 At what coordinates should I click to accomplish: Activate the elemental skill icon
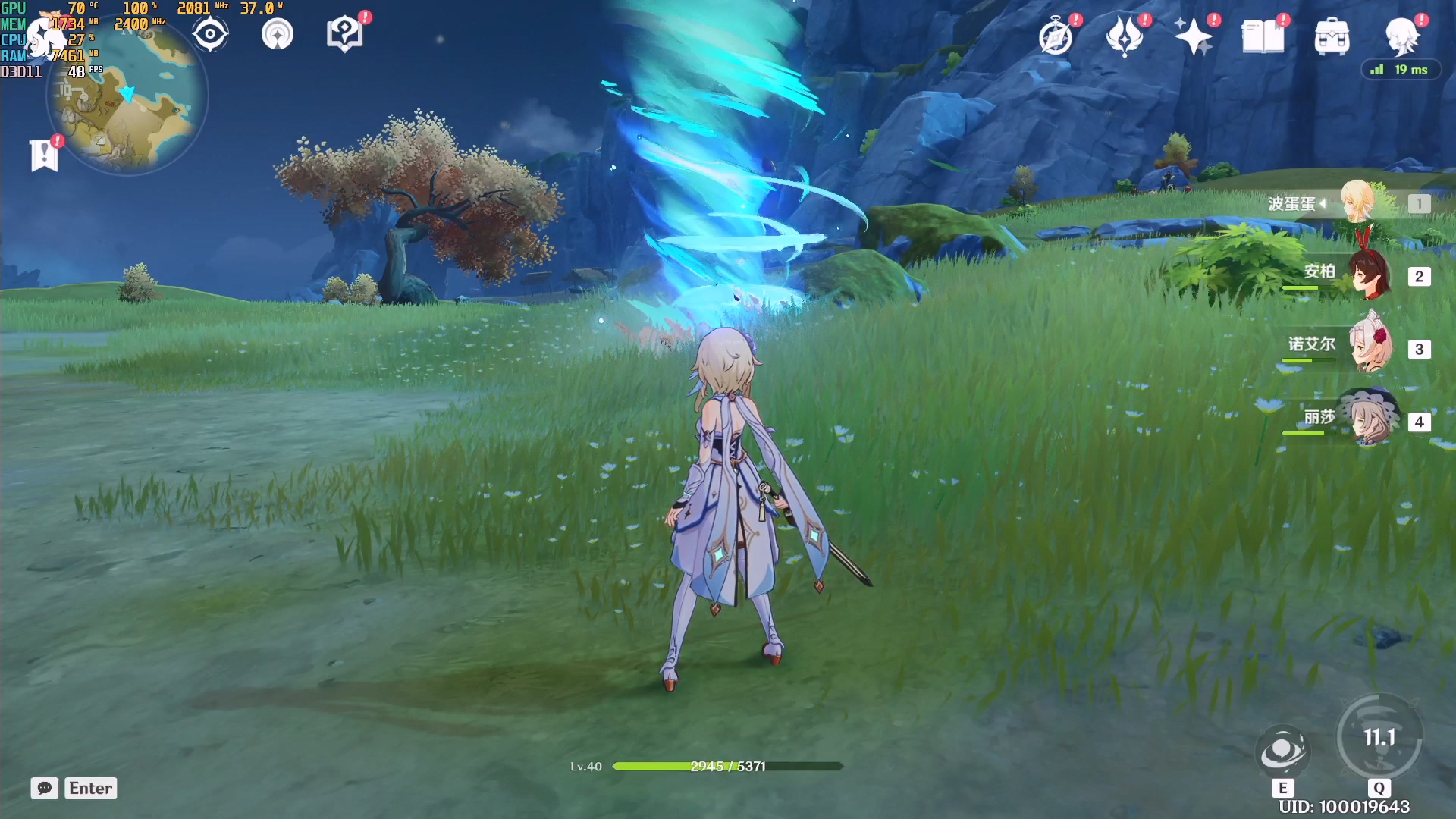click(x=1282, y=751)
